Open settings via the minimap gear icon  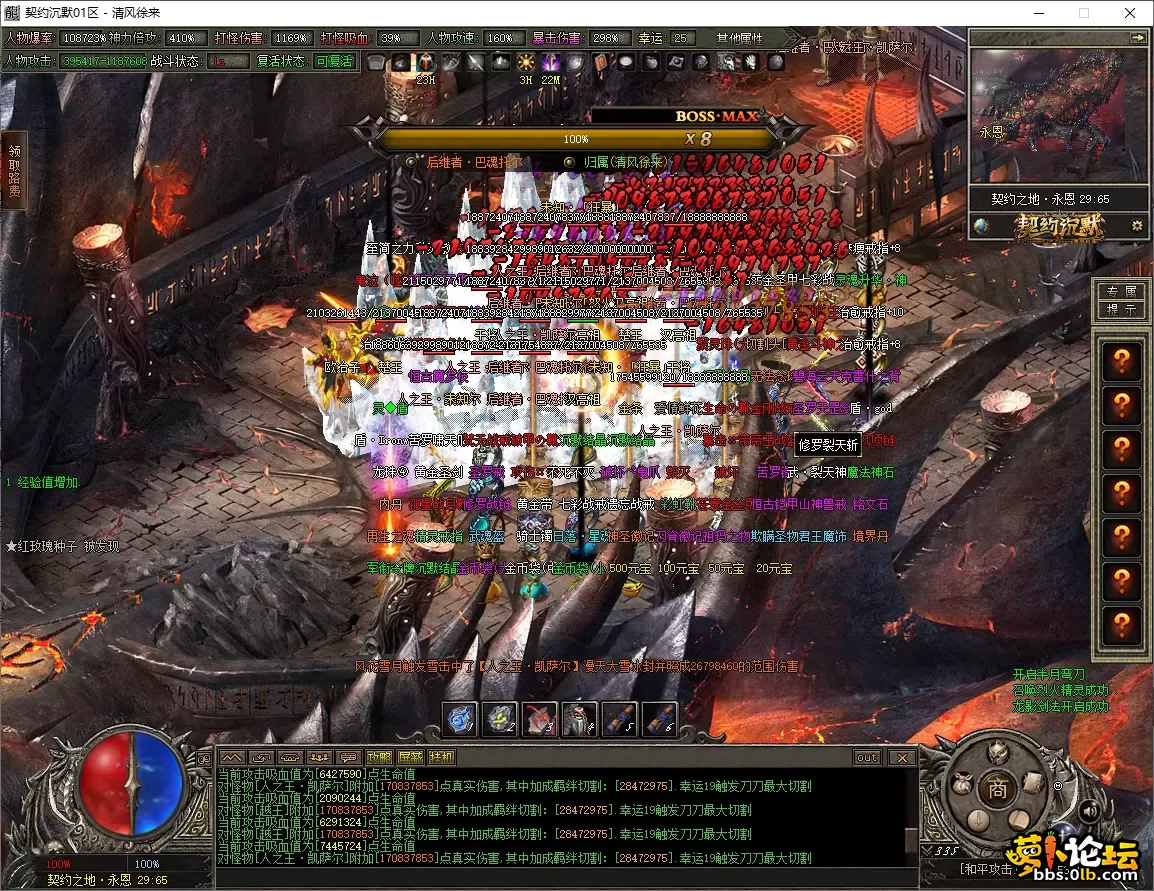1137,226
